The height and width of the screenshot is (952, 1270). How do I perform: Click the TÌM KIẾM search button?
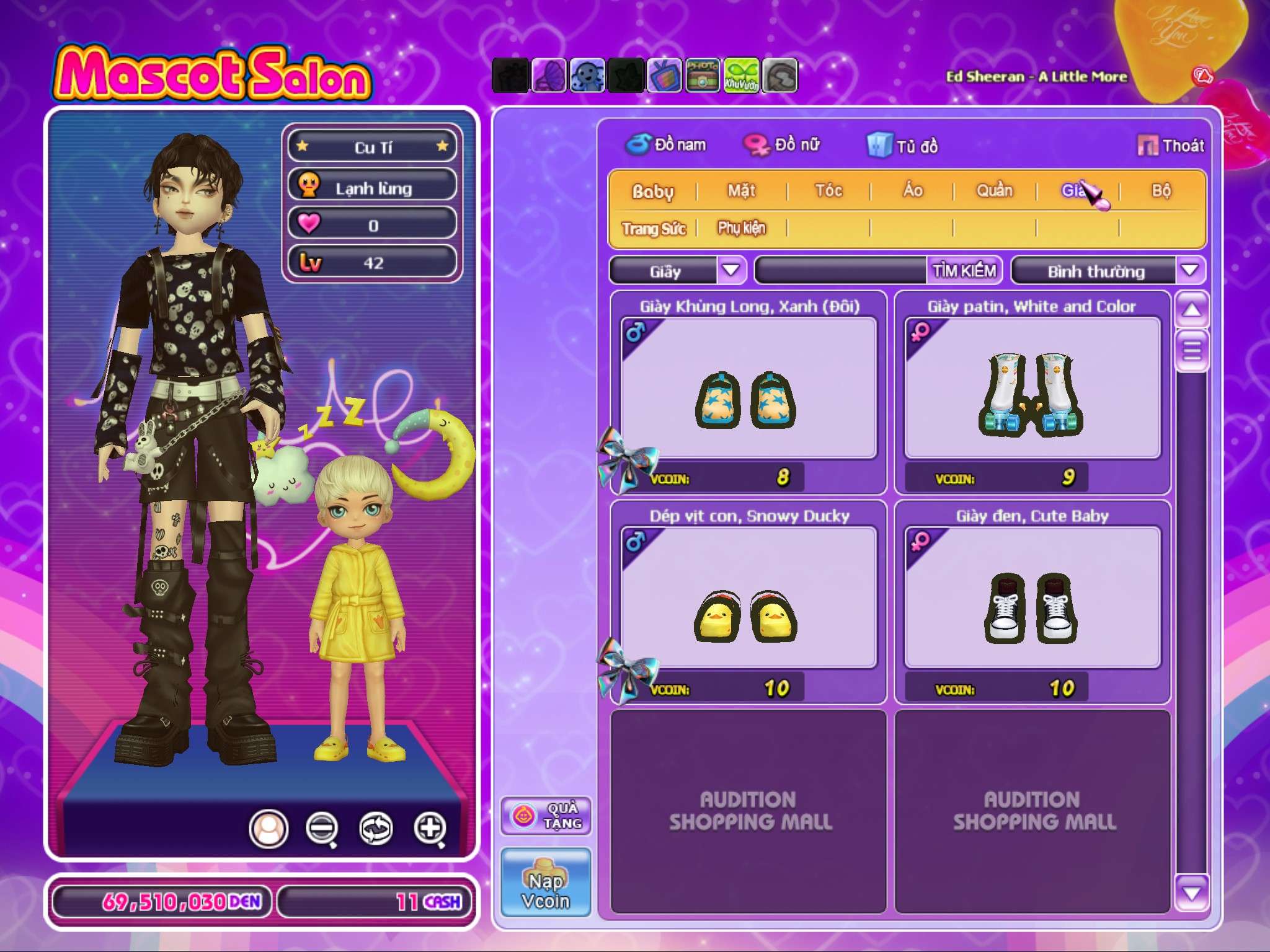(964, 270)
